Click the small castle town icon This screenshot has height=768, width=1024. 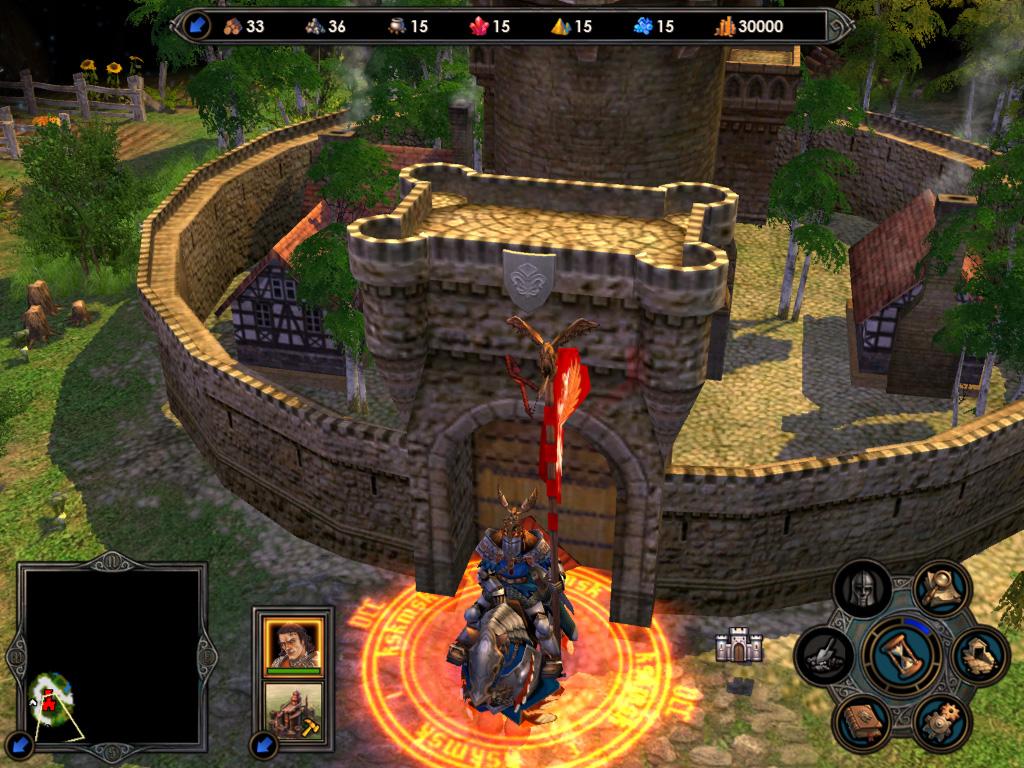click(x=739, y=647)
